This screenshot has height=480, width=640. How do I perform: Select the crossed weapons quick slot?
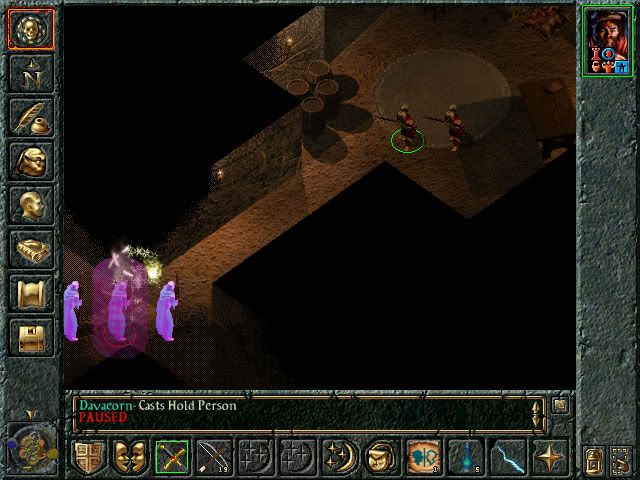pyautogui.click(x=173, y=456)
